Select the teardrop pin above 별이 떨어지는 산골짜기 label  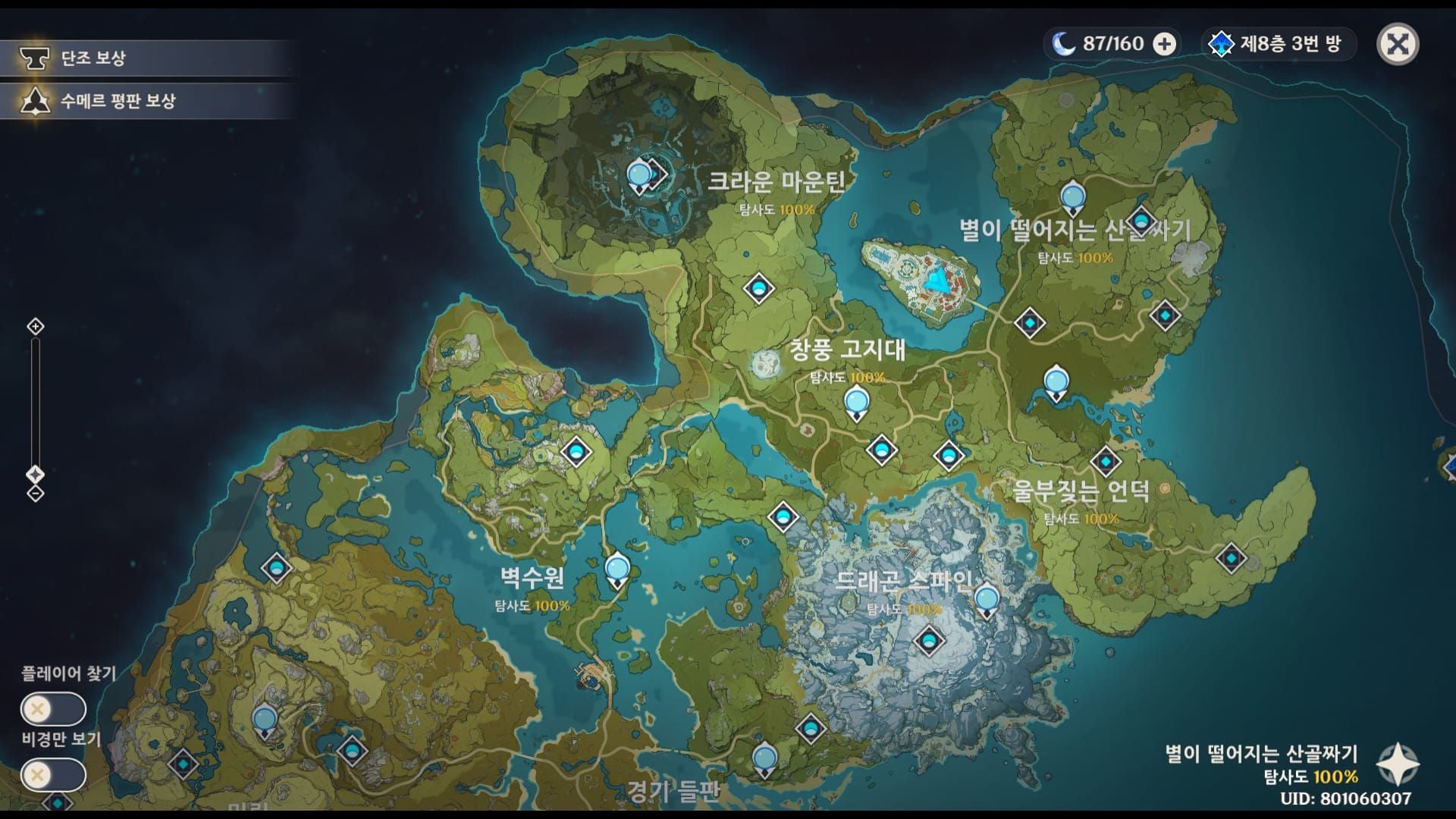point(1072,198)
